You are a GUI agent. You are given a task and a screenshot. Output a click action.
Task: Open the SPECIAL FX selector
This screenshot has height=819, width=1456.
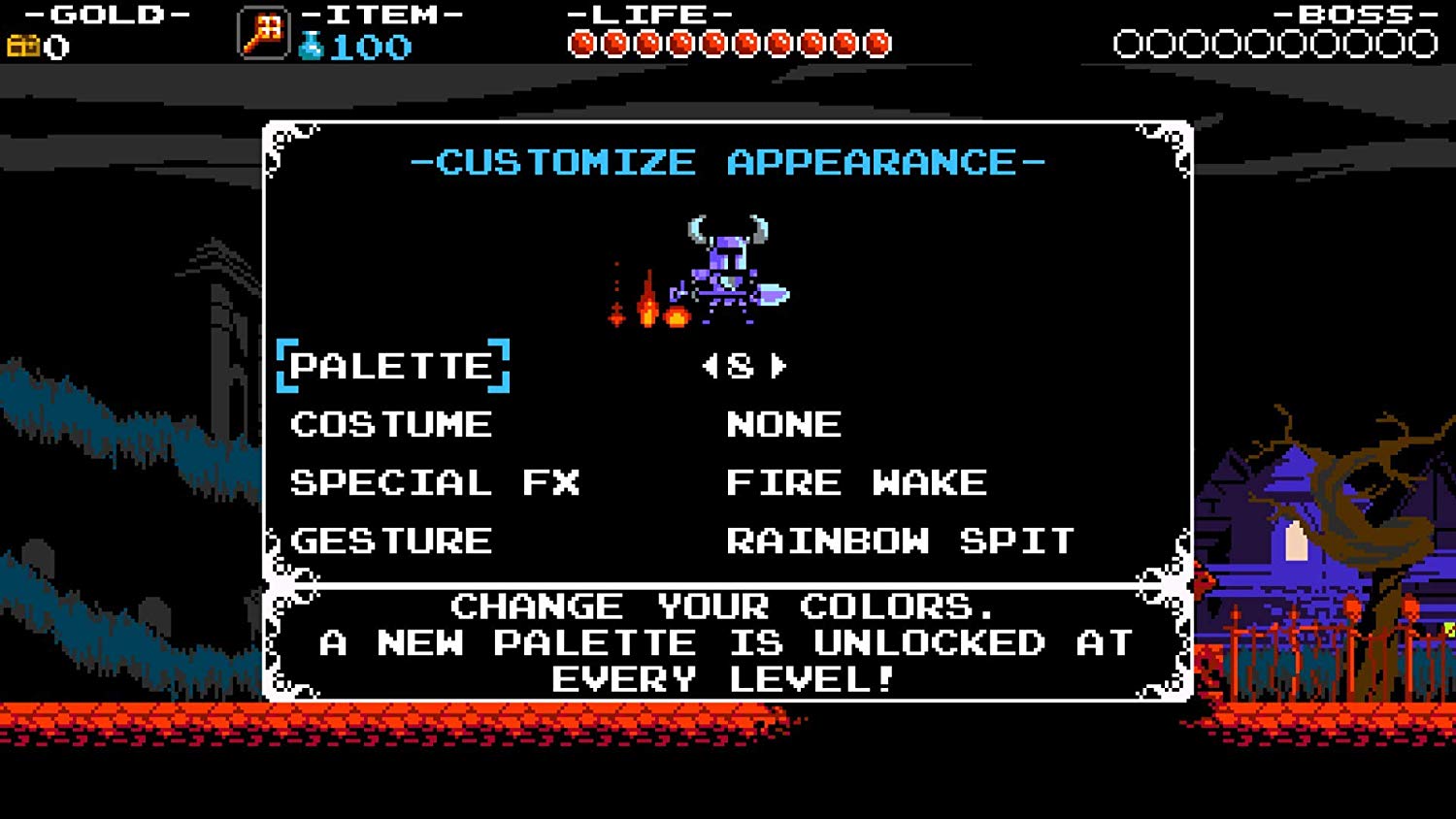coord(436,482)
